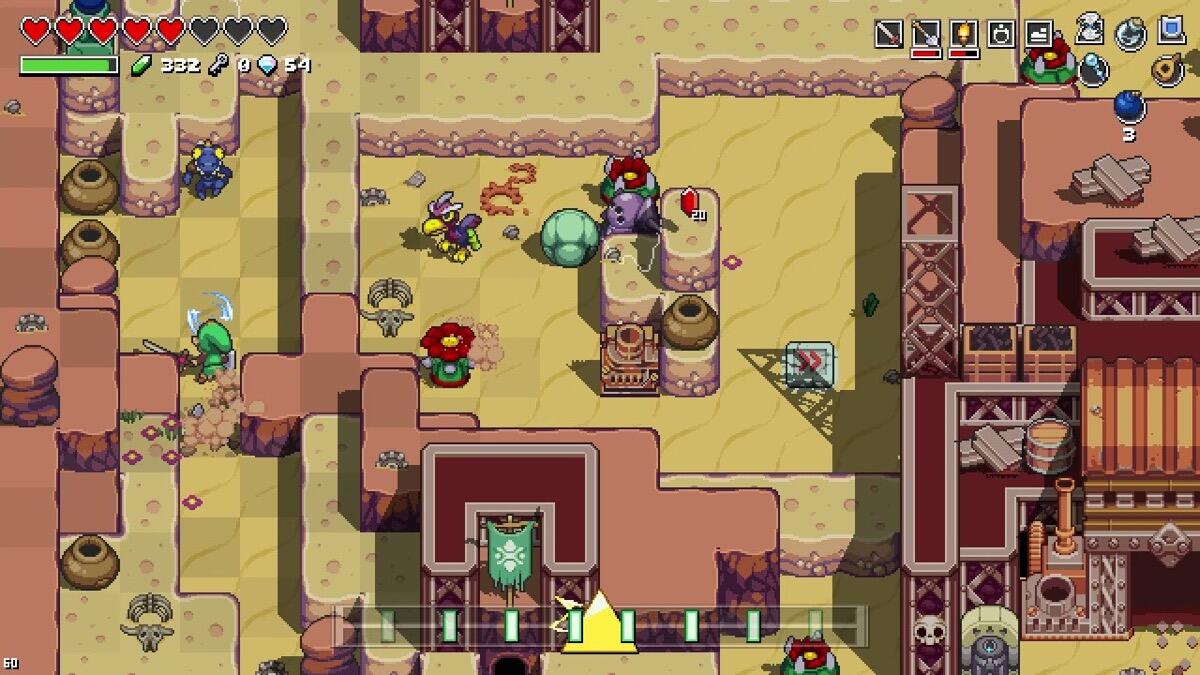This screenshot has height=675, width=1200.
Task: Use the glass bottle item
Action: click(x=1131, y=33)
